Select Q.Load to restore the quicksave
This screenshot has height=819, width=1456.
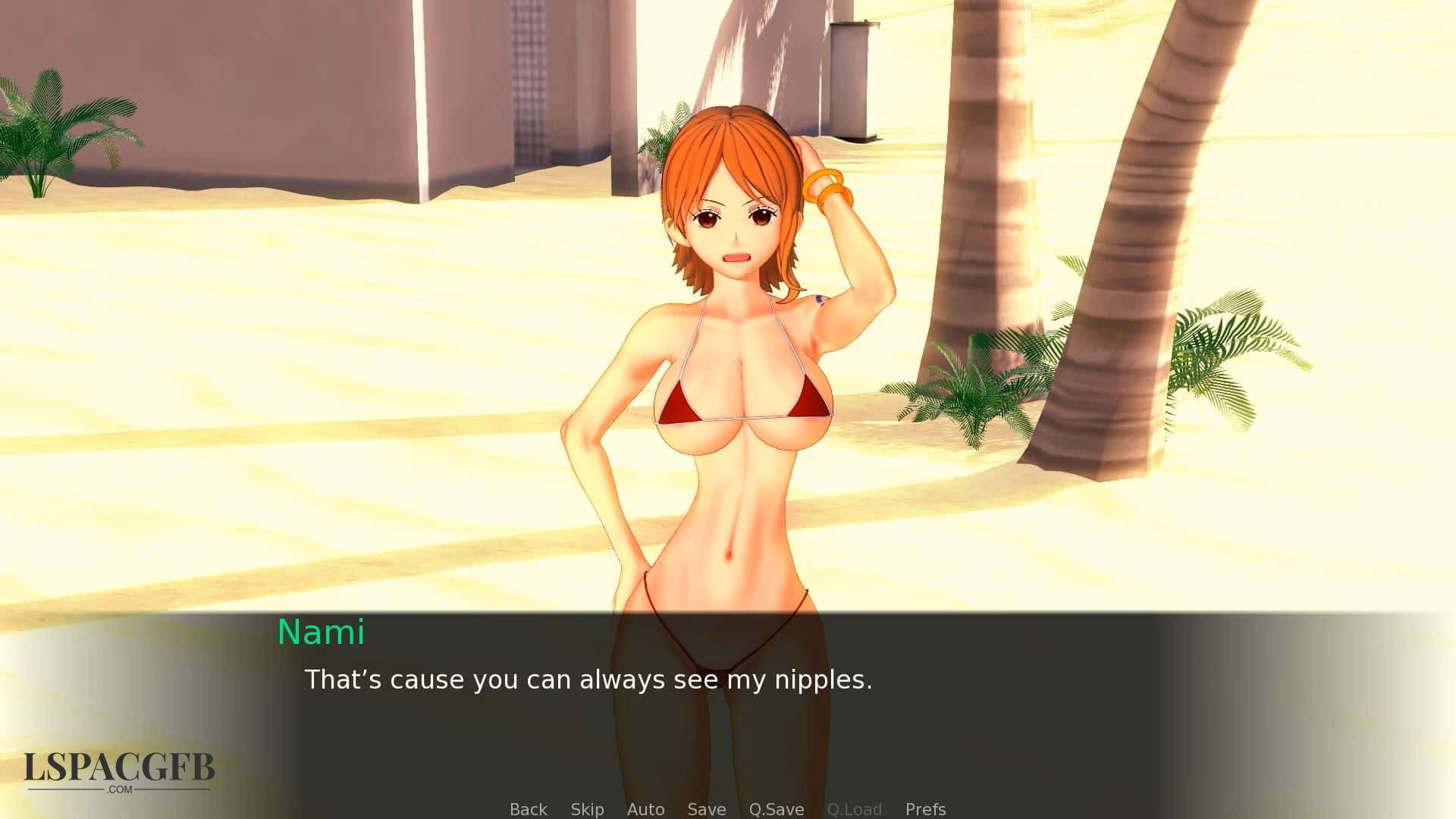pyautogui.click(x=855, y=809)
